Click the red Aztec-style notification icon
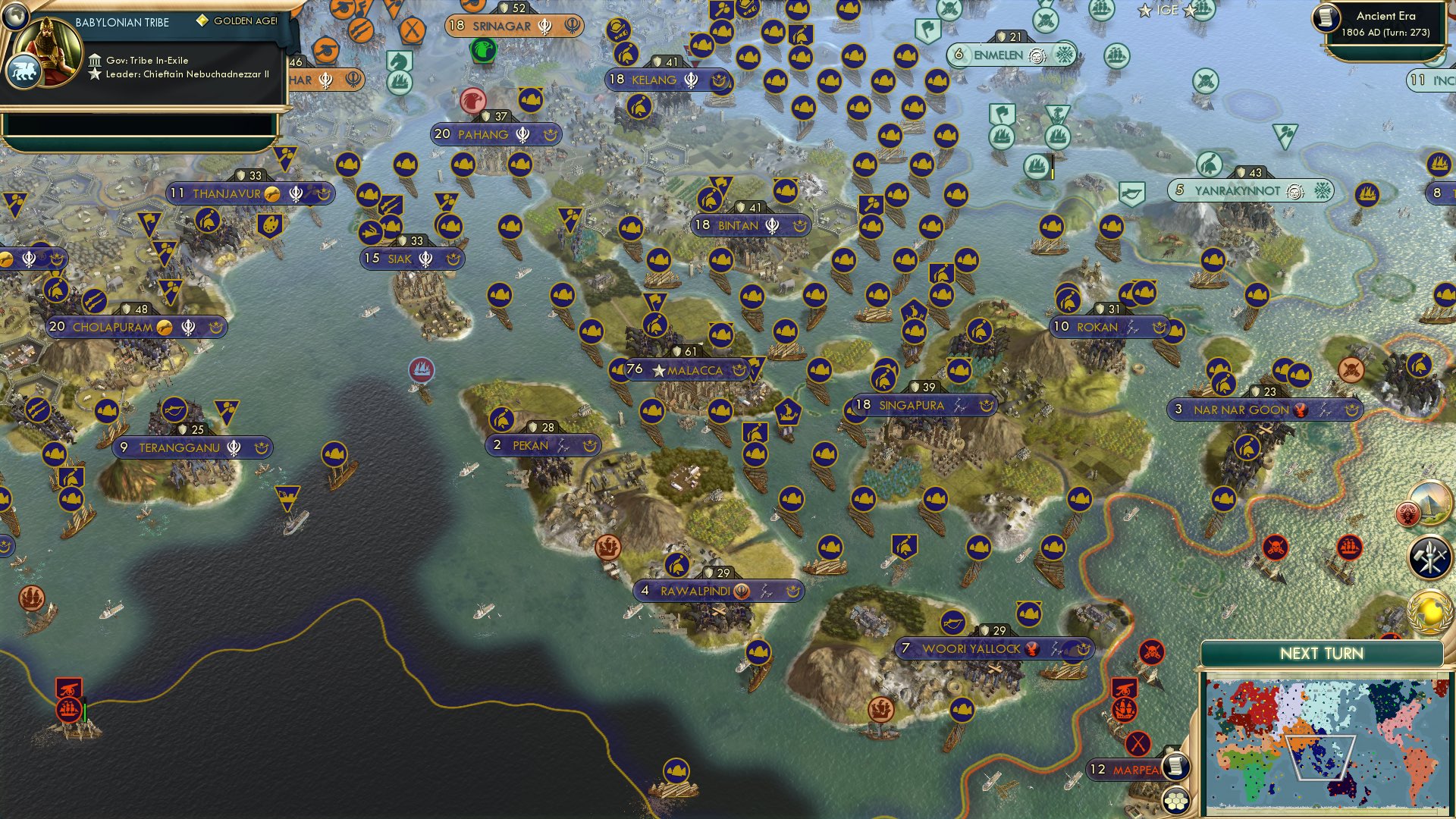This screenshot has width=1456, height=819. 1407,514
